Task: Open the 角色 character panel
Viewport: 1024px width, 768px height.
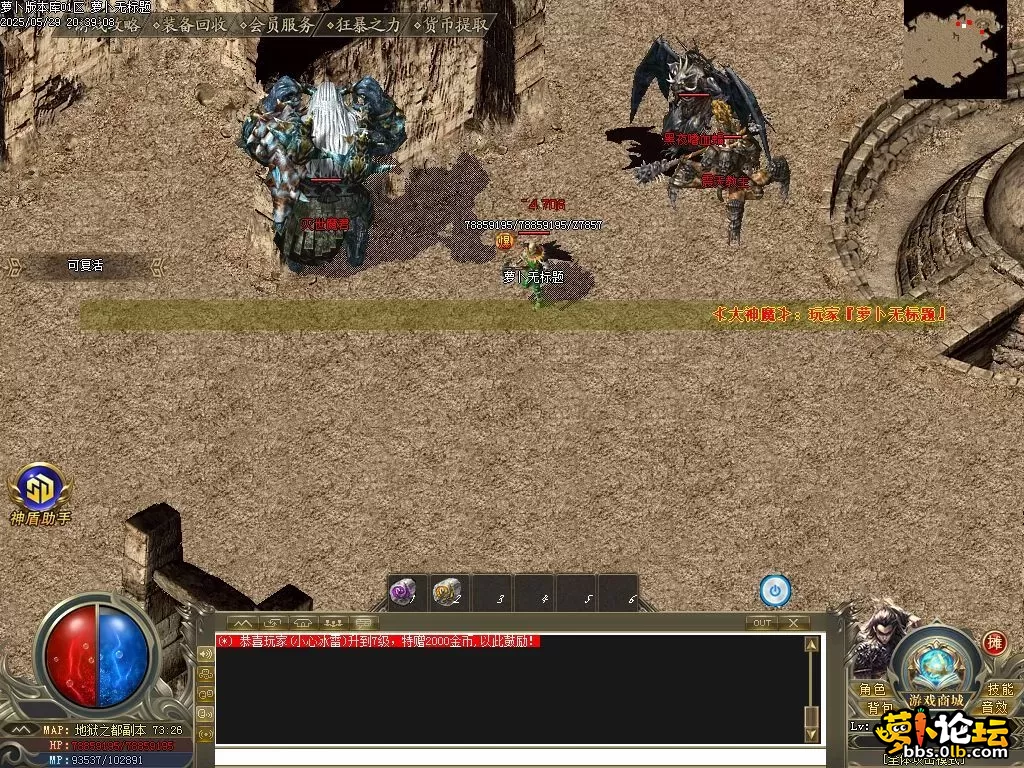Action: [x=873, y=689]
